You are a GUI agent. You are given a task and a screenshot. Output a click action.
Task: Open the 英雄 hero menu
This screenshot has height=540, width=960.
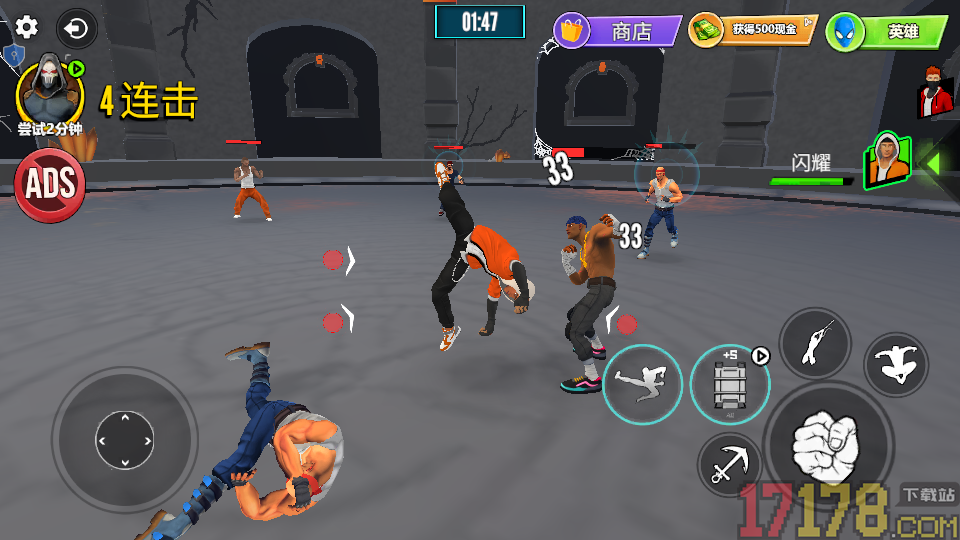coord(887,32)
